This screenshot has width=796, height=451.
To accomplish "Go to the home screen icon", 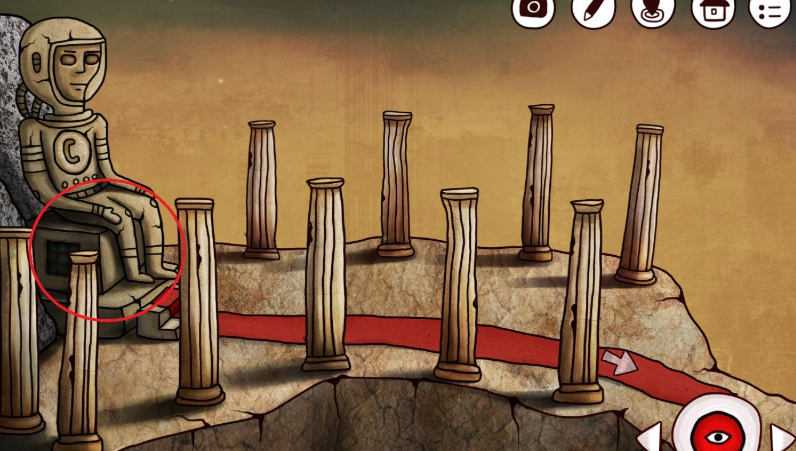I will pos(712,10).
